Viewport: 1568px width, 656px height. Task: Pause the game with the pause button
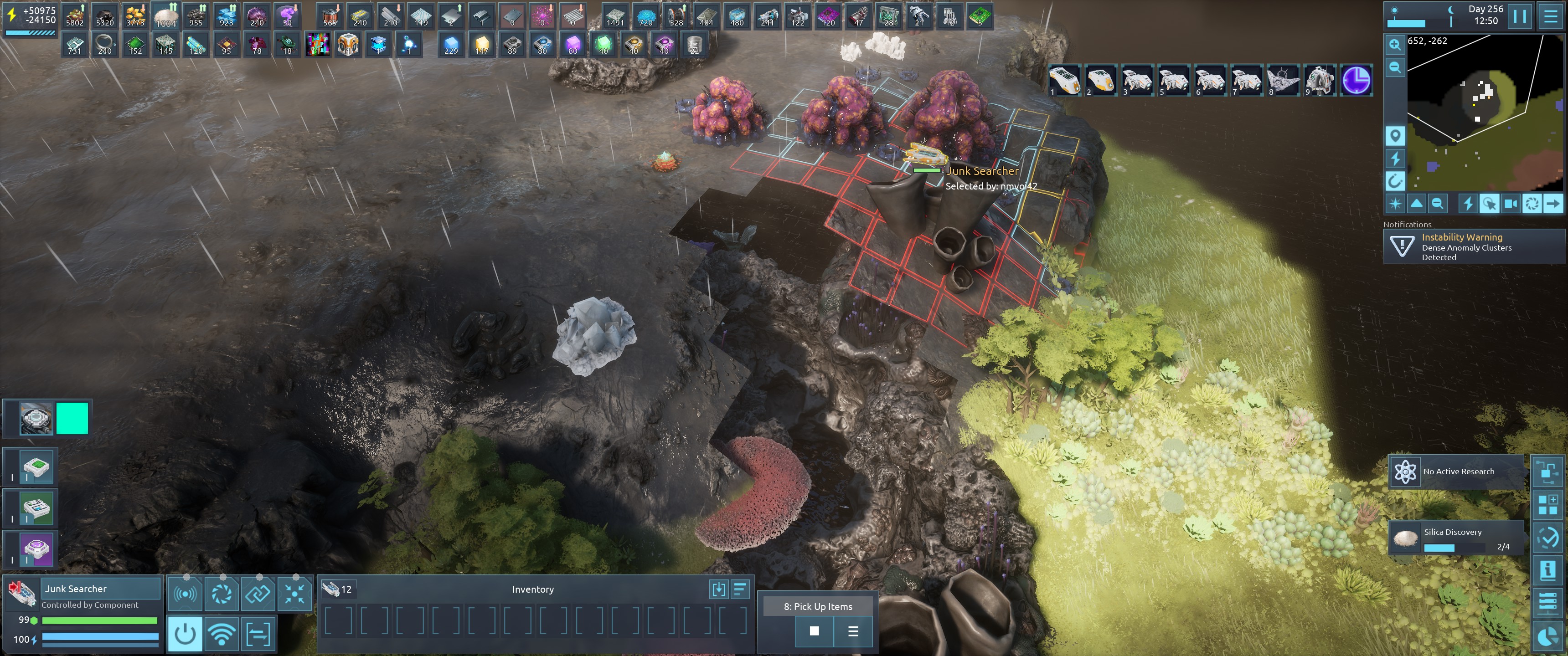(1519, 16)
